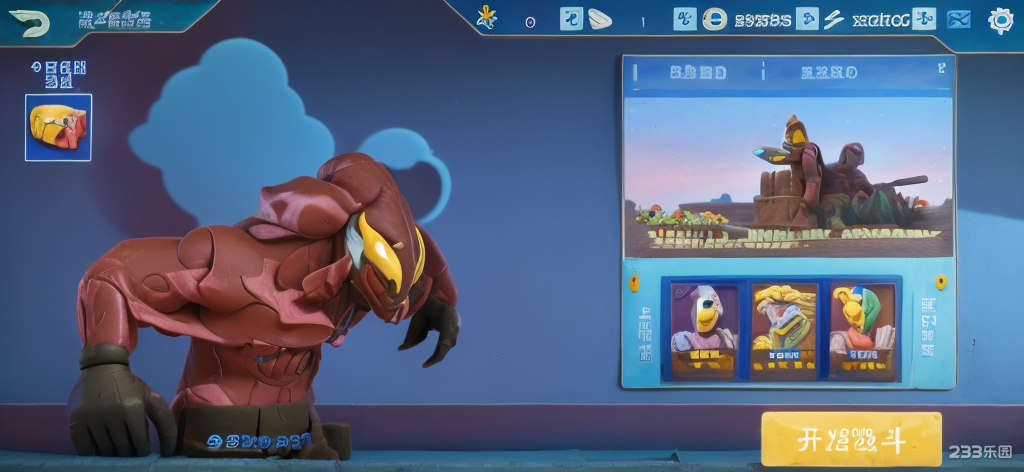Click the white shell-shaped icon
Screen dimensions: 1024x472
[x=599, y=19]
